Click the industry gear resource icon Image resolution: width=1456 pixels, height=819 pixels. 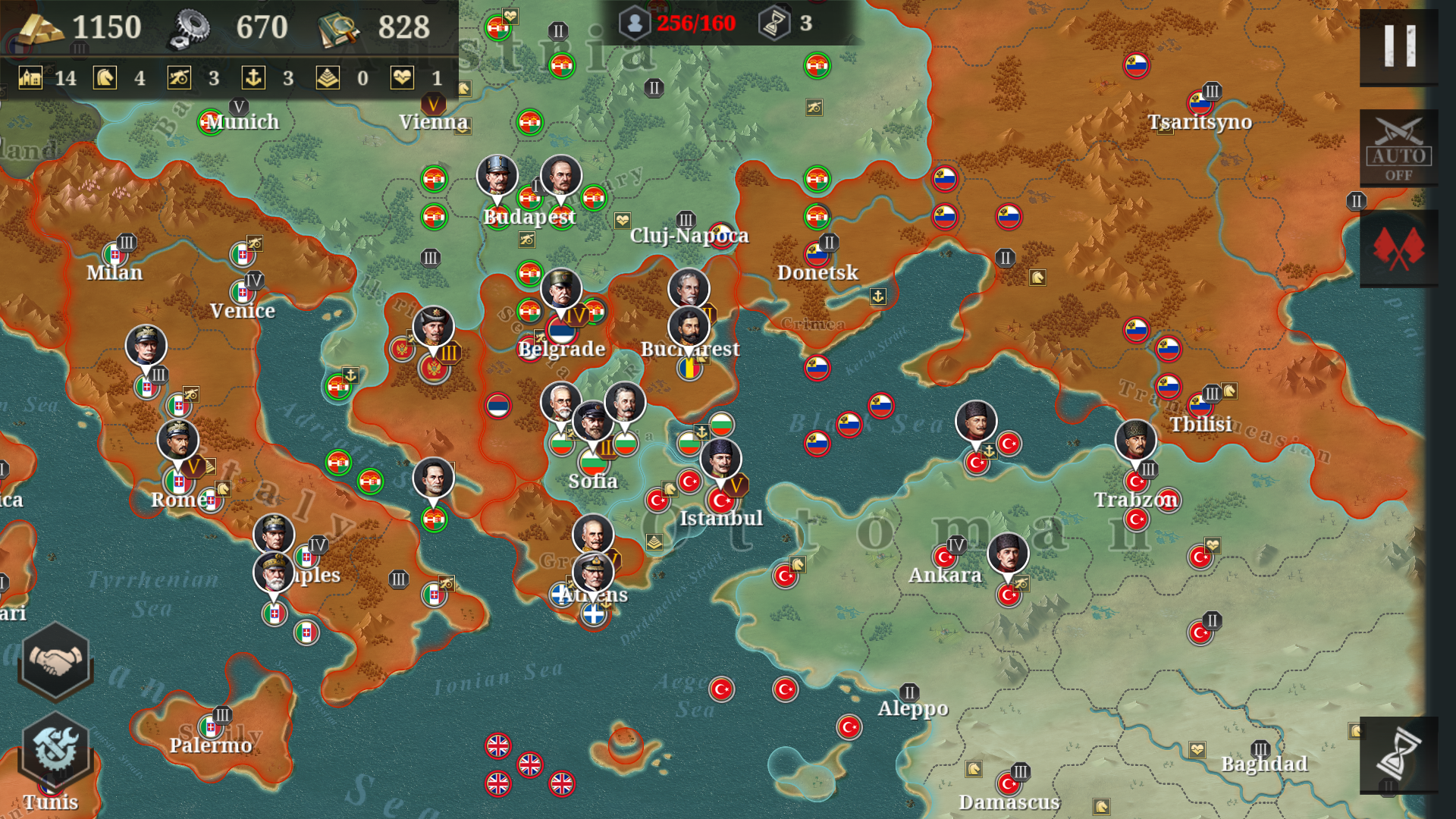191,27
